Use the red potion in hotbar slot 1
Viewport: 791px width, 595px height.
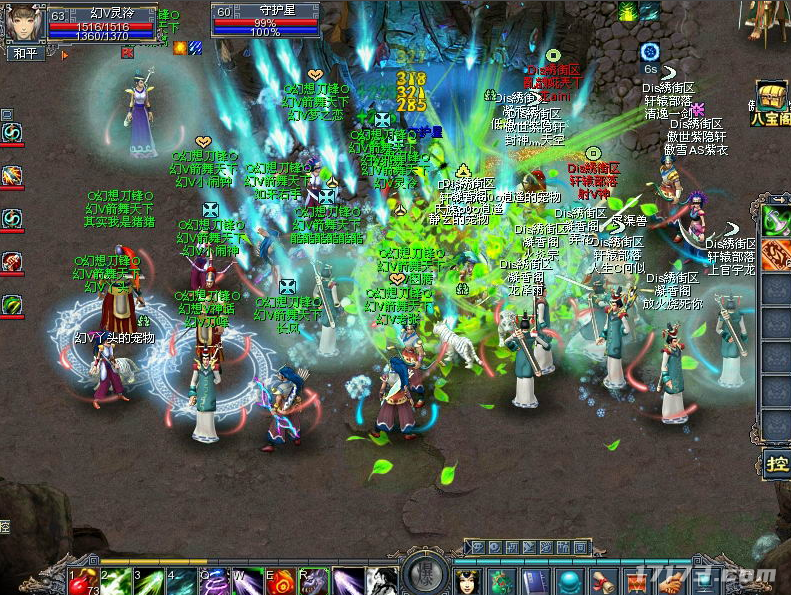pyautogui.click(x=83, y=579)
